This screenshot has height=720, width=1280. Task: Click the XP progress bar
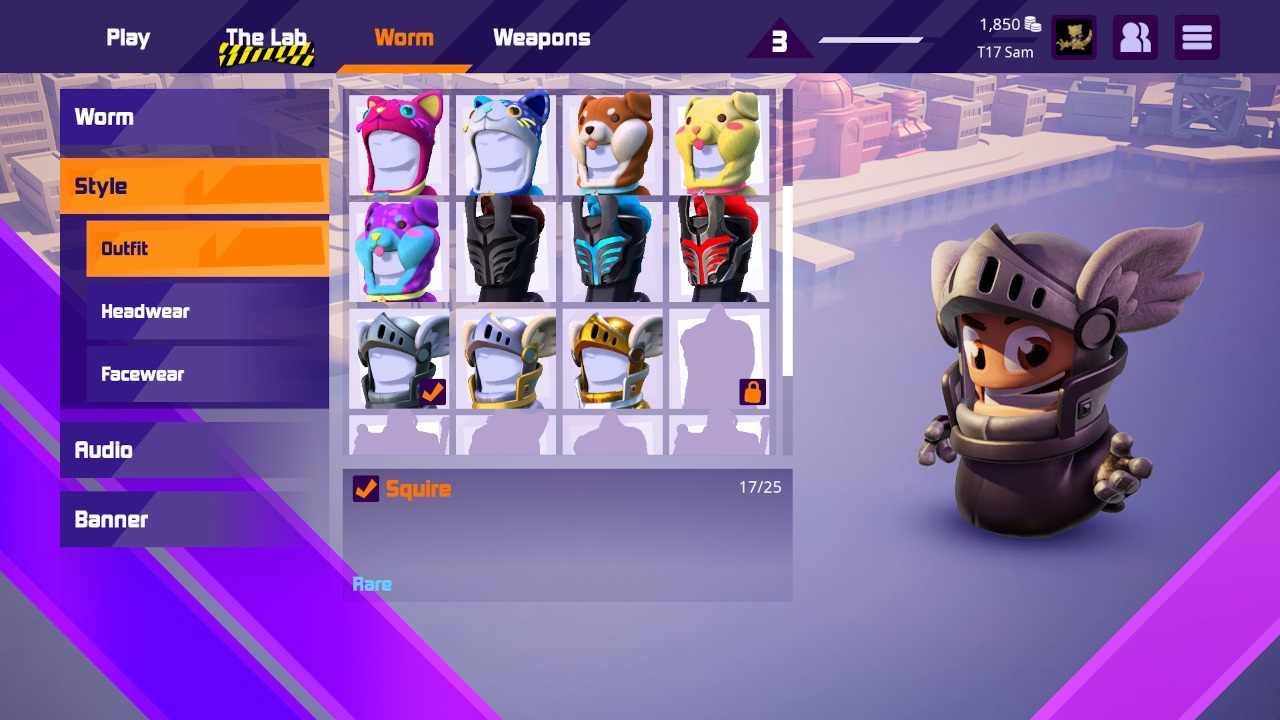(x=871, y=40)
